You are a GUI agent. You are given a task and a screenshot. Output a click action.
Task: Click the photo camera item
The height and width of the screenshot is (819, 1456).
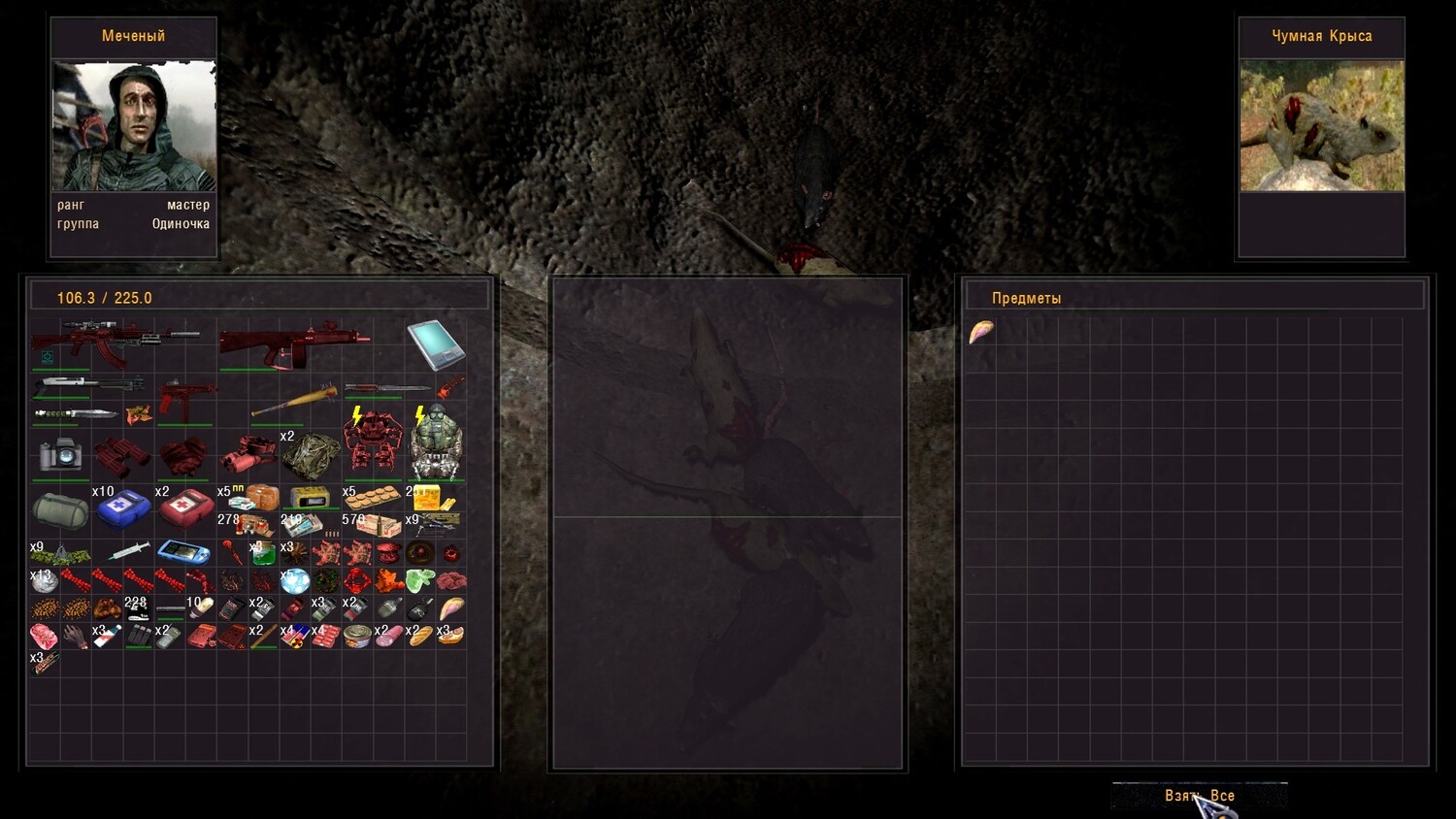click(60, 454)
